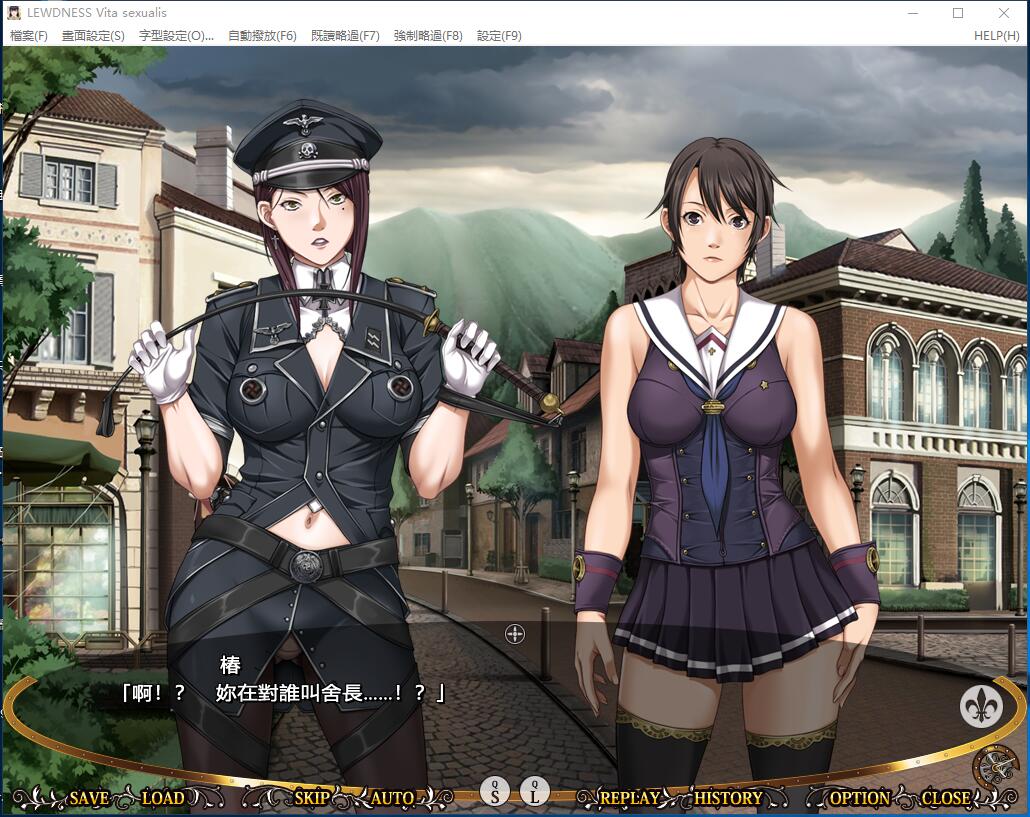1030x817 pixels.
Task: Open the 畫面設定(S) screen settings menu
Action: (x=93, y=36)
